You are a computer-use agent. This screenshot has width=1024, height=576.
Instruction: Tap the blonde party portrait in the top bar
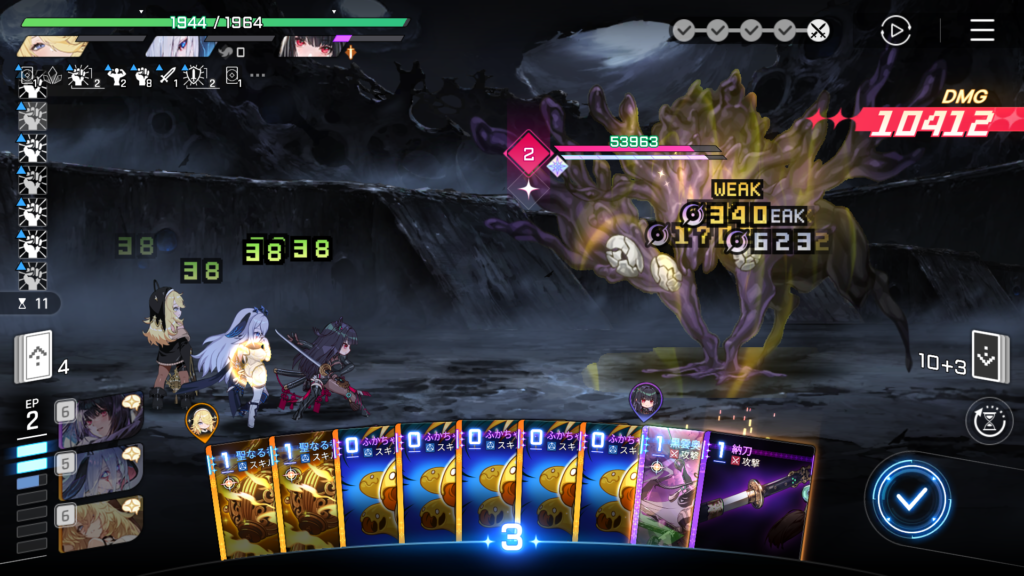pyautogui.click(x=46, y=46)
